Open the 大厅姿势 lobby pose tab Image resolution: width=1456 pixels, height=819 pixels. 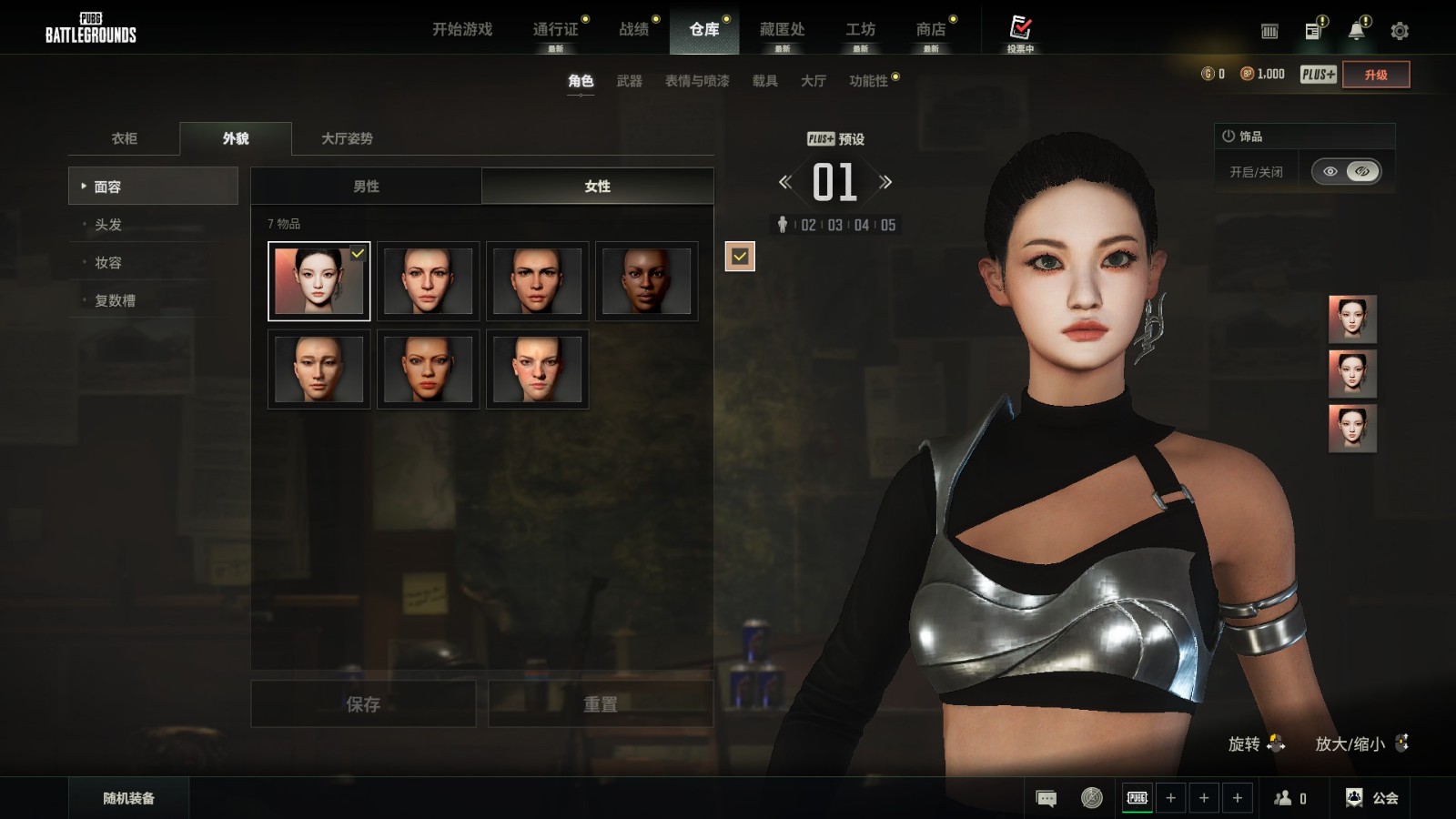[347, 138]
